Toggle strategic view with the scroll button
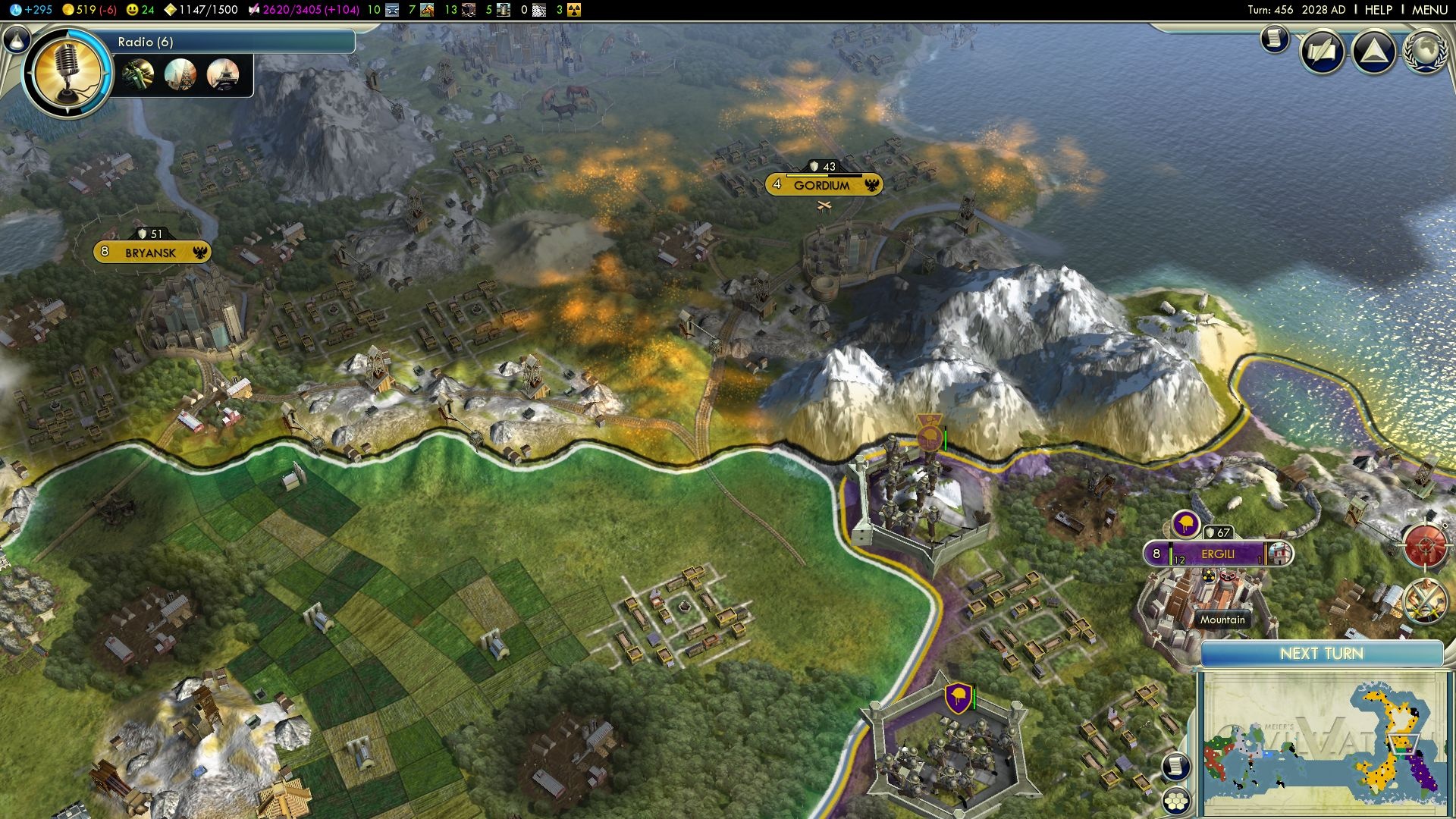The image size is (1456, 819). coord(1175,766)
